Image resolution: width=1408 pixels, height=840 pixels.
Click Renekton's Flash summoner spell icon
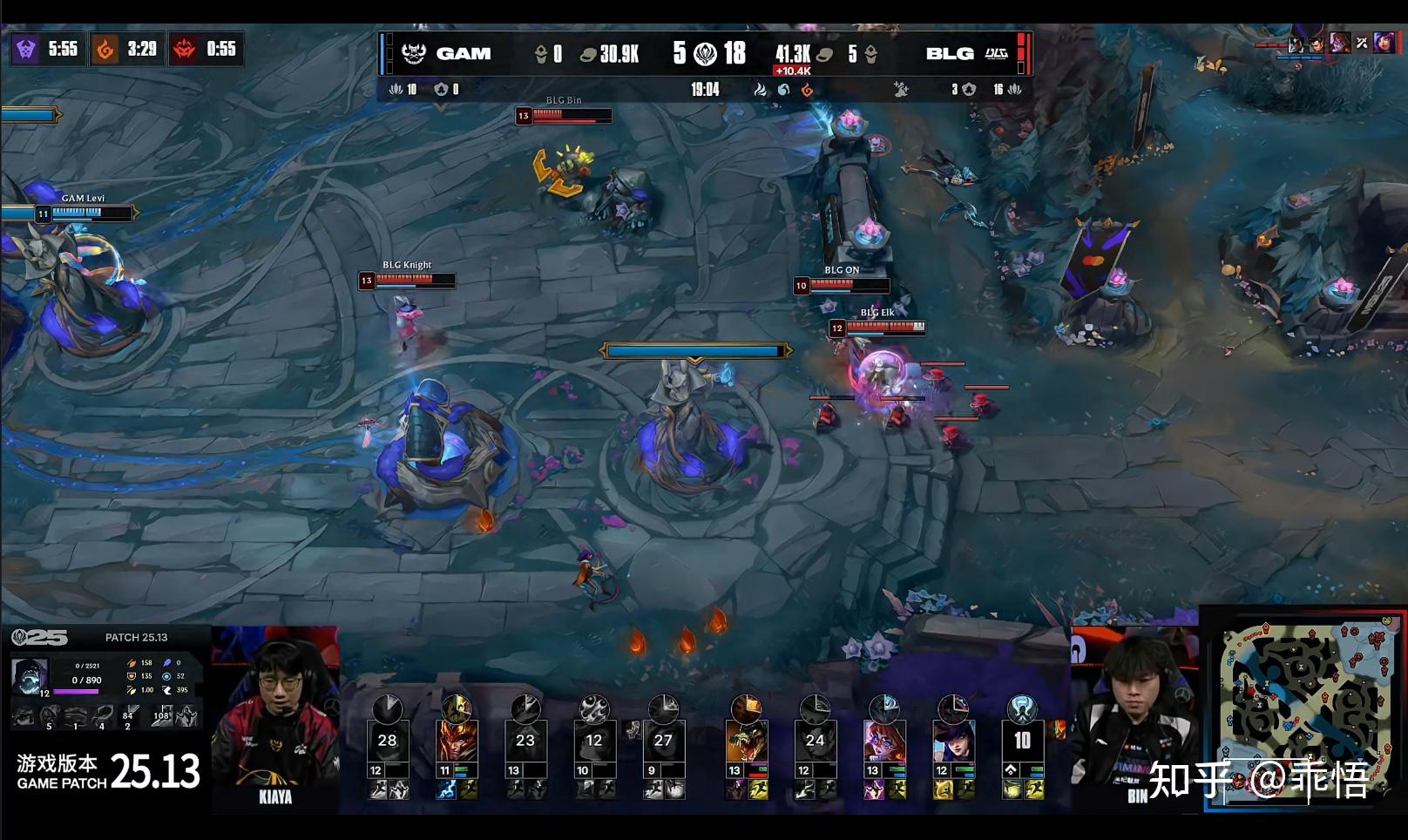click(x=758, y=790)
